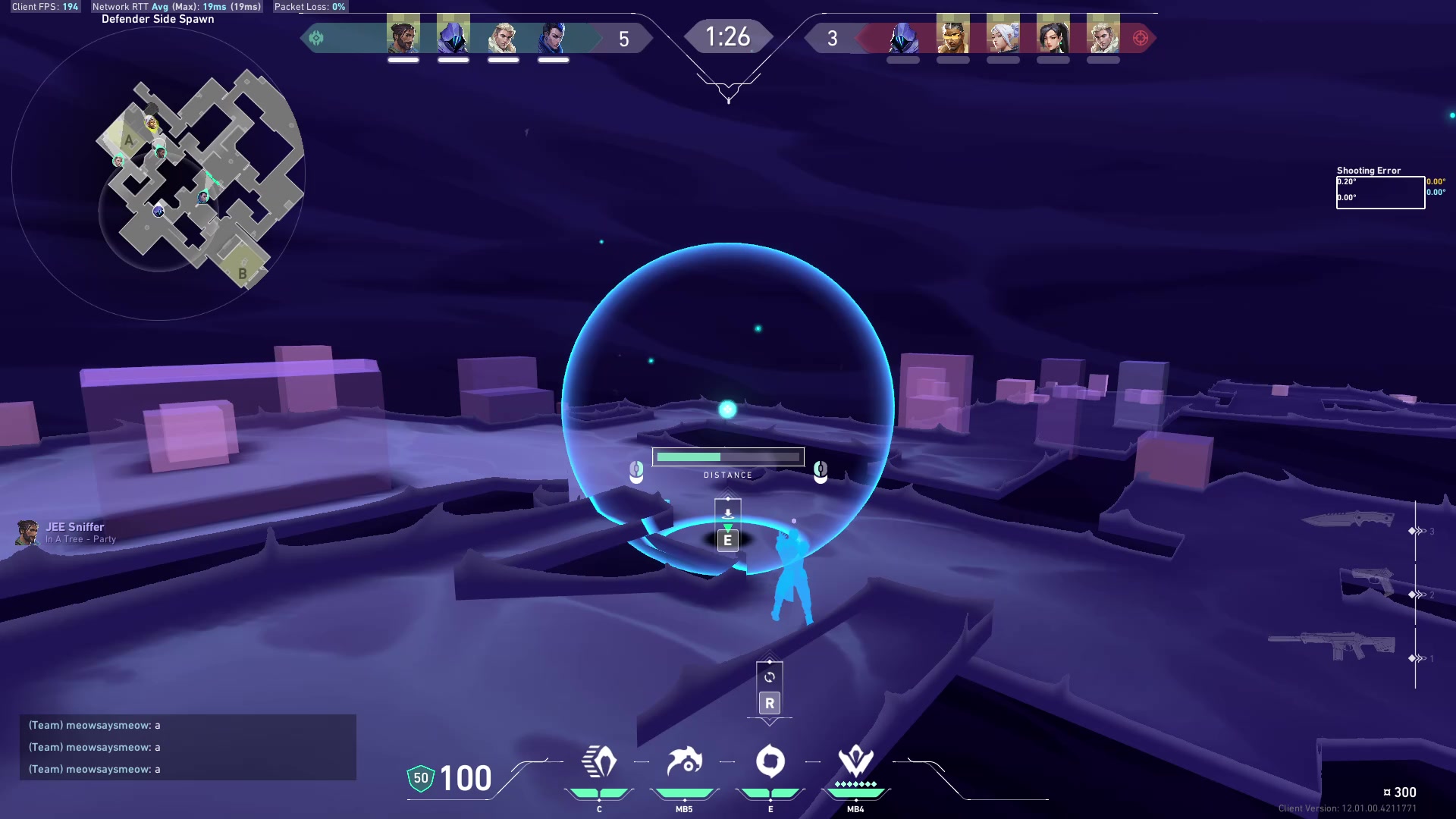Activate the Paranoia ability icon
1456x819 pixels.
(x=684, y=761)
